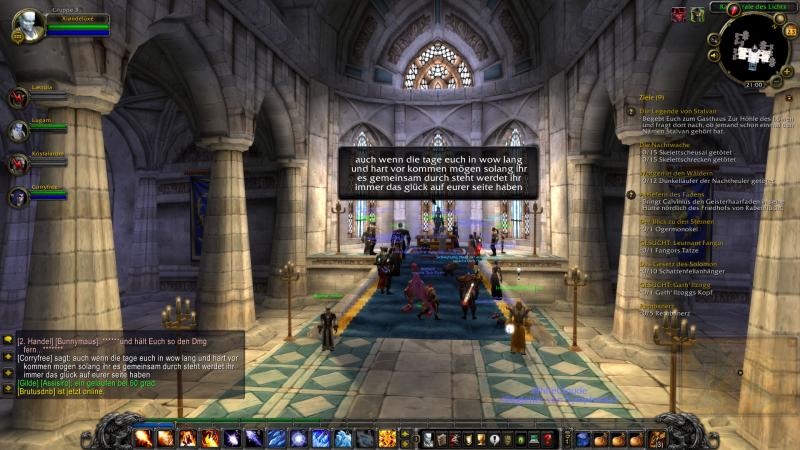This screenshot has height=450, width=800.
Task: Target party member Lugam
Action: pos(18,131)
